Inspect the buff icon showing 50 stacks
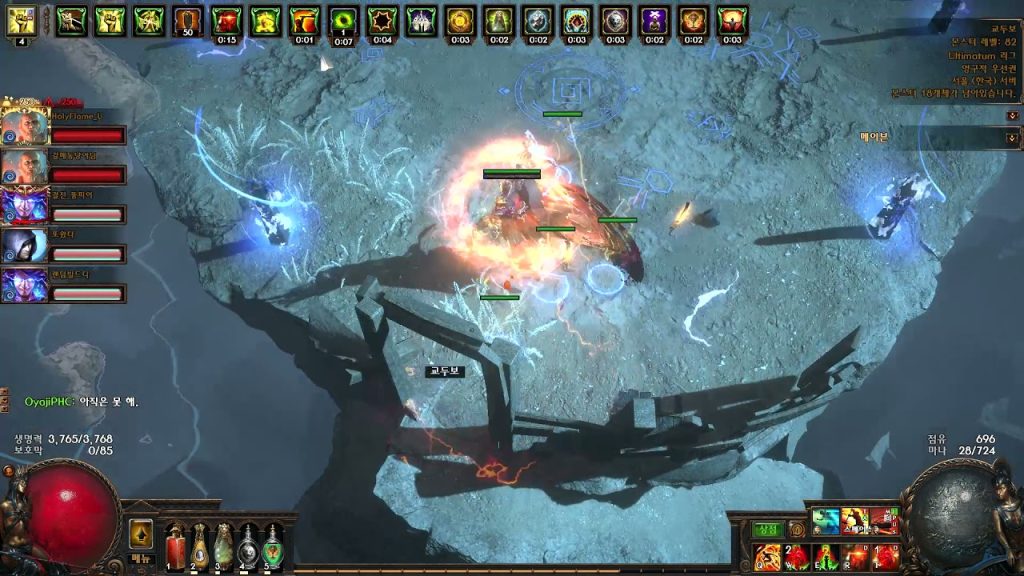Image resolution: width=1024 pixels, height=576 pixels. [188, 20]
